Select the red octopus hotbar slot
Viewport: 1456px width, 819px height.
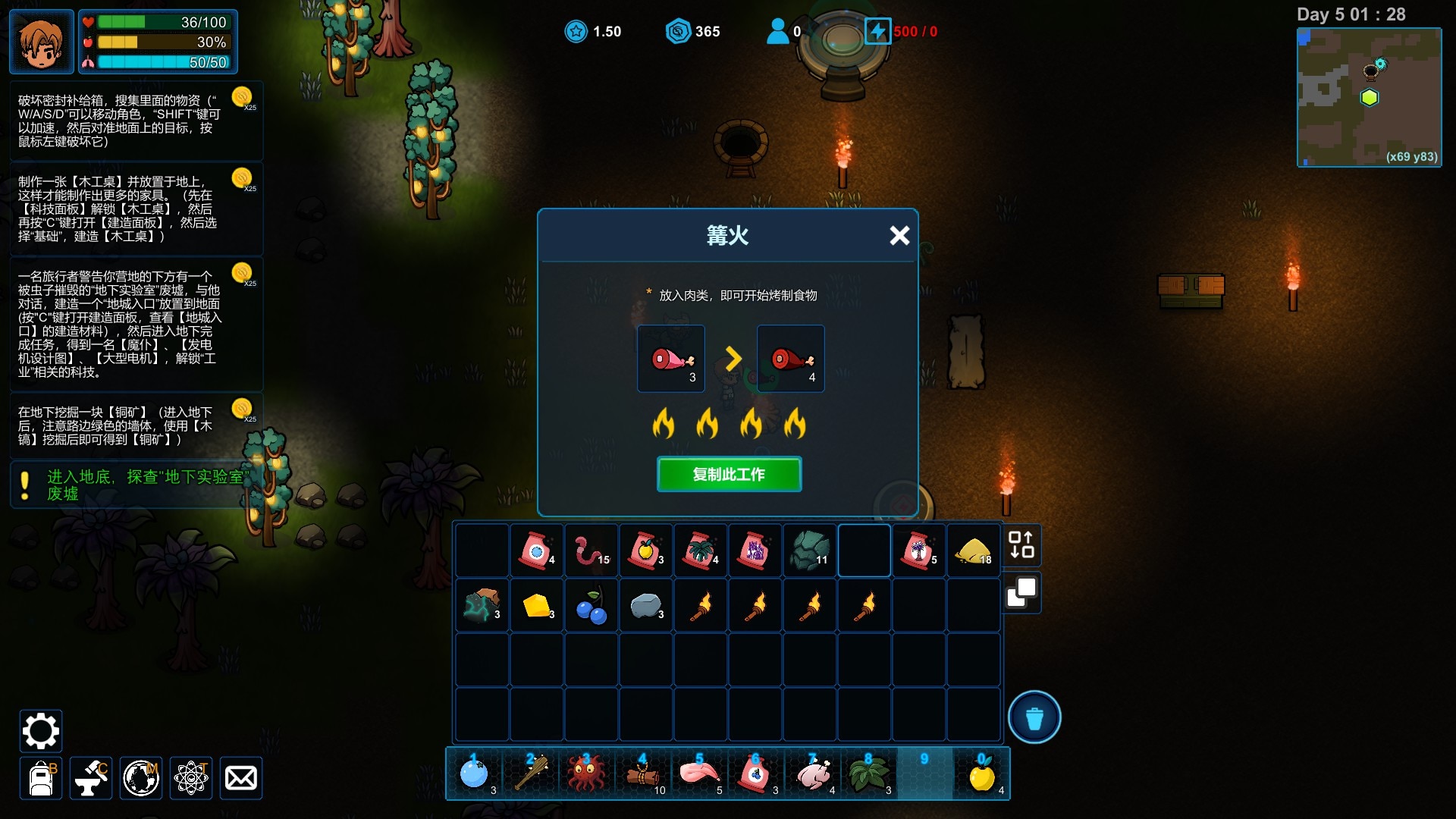pyautogui.click(x=585, y=774)
